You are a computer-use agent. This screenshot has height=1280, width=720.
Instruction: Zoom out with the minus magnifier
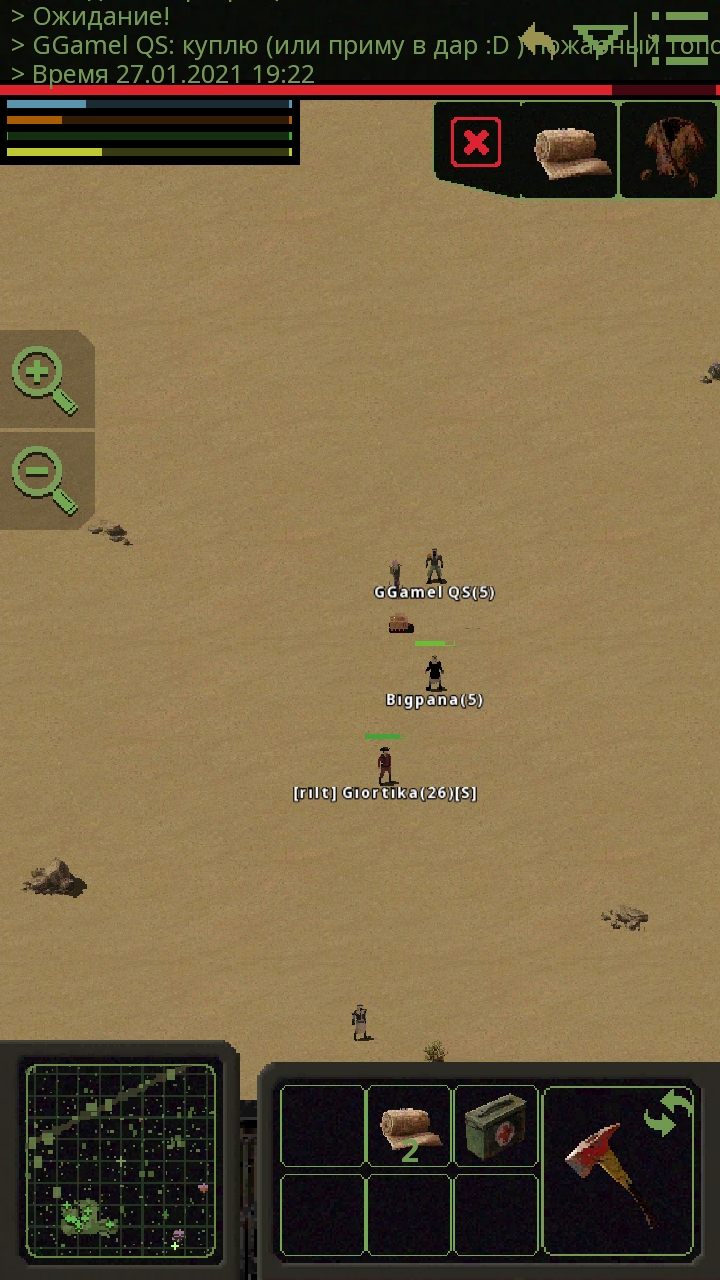(x=43, y=480)
